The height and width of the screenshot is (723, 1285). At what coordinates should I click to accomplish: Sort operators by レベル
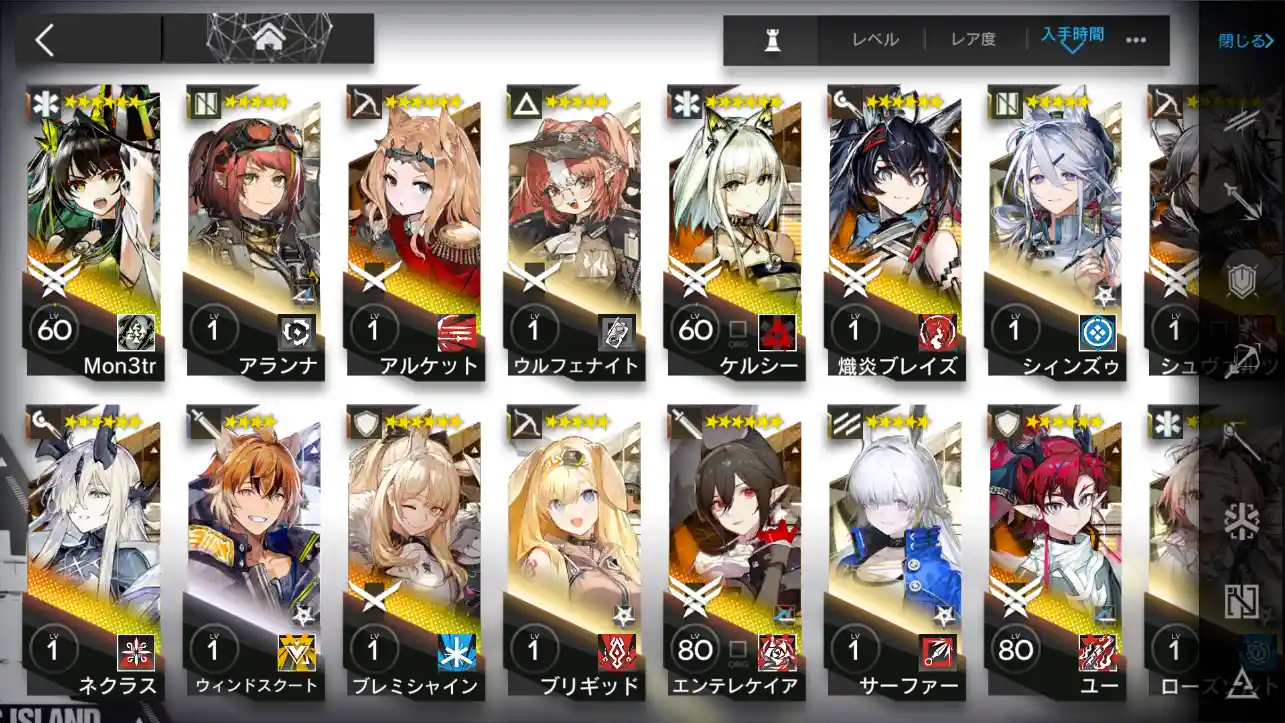point(875,40)
